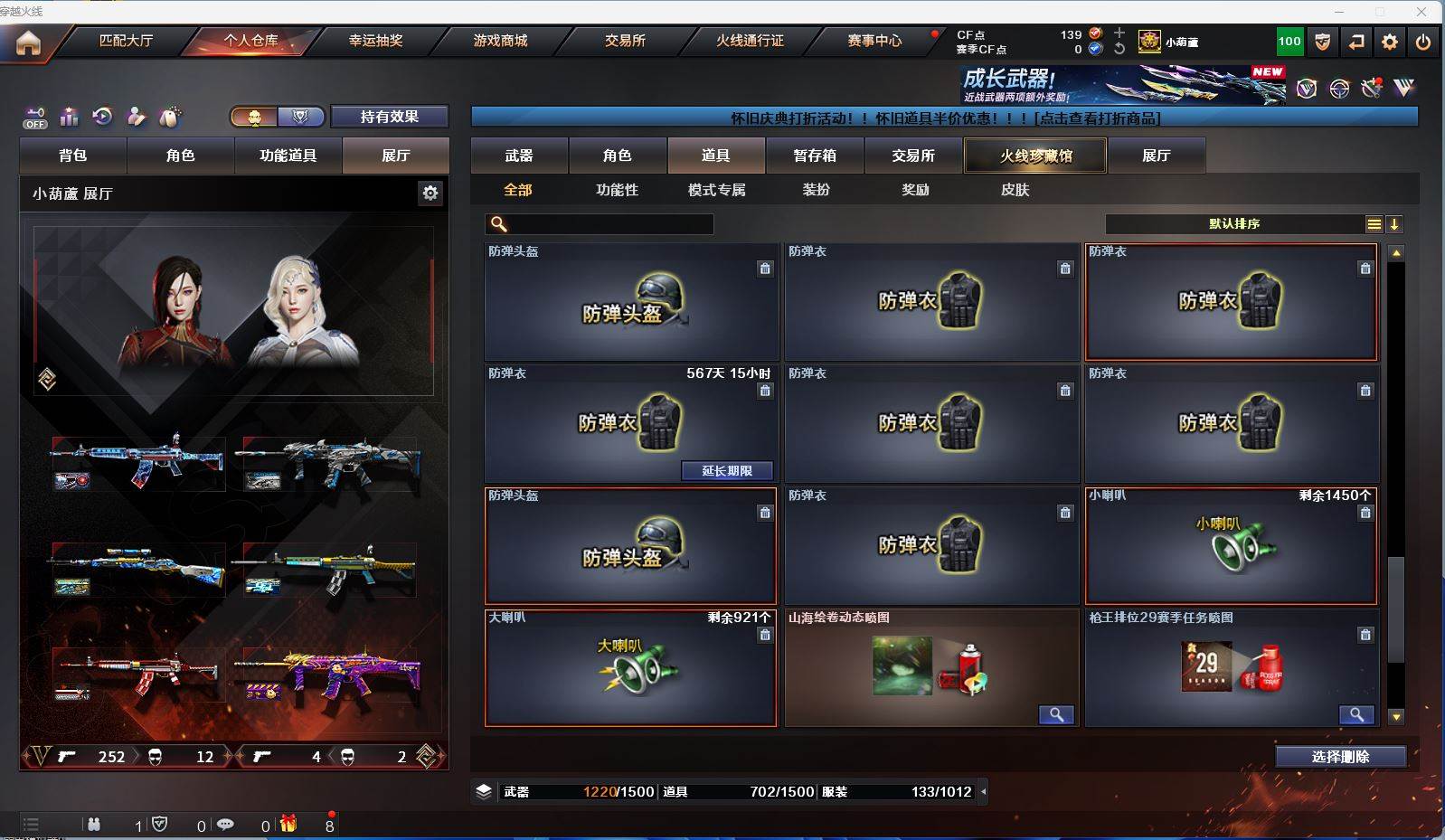Viewport: 1445px width, 840px height.
Task: Extend the armor's duration with 延长期限
Action: click(x=727, y=471)
